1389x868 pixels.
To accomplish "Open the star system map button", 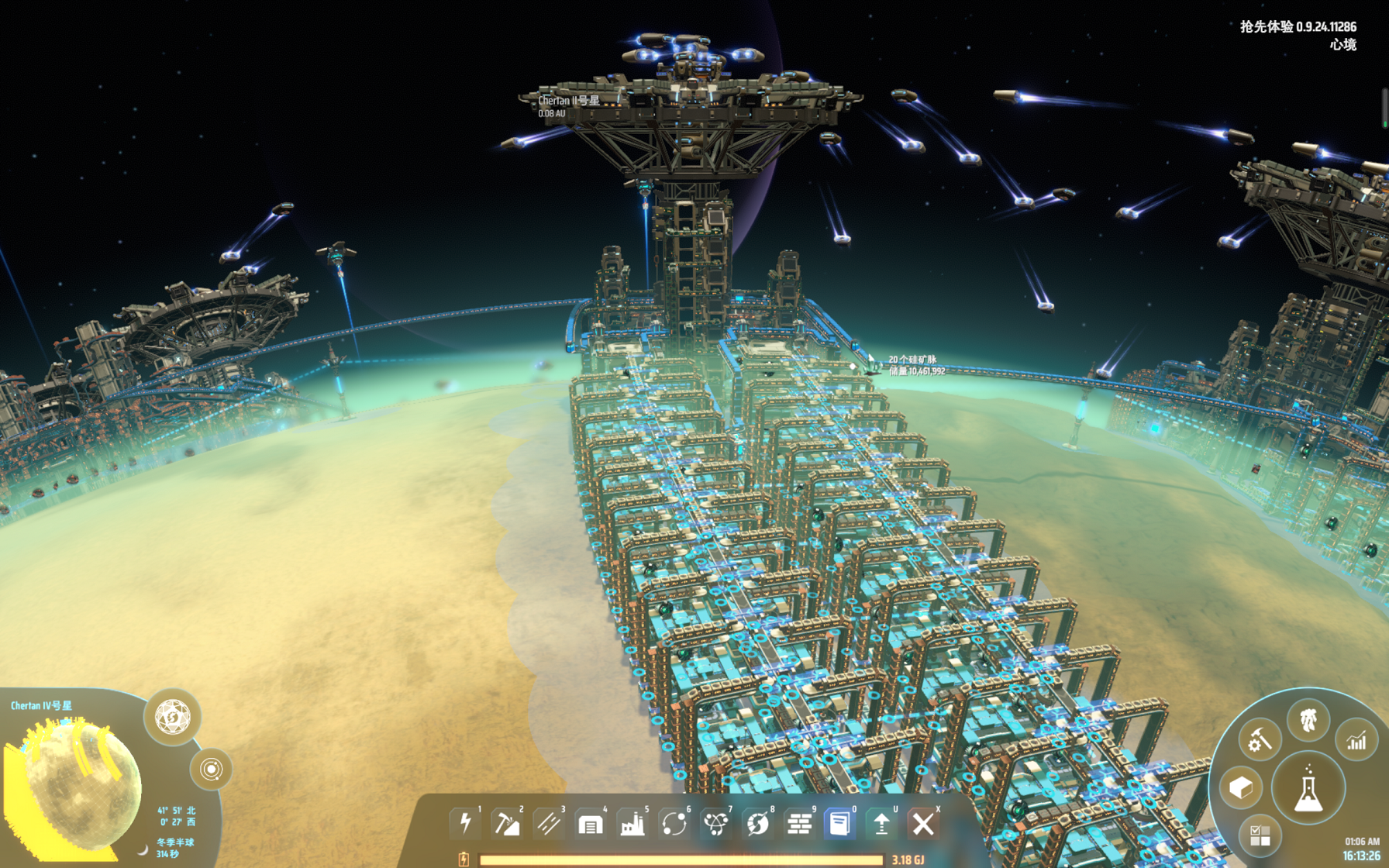I will point(211,769).
